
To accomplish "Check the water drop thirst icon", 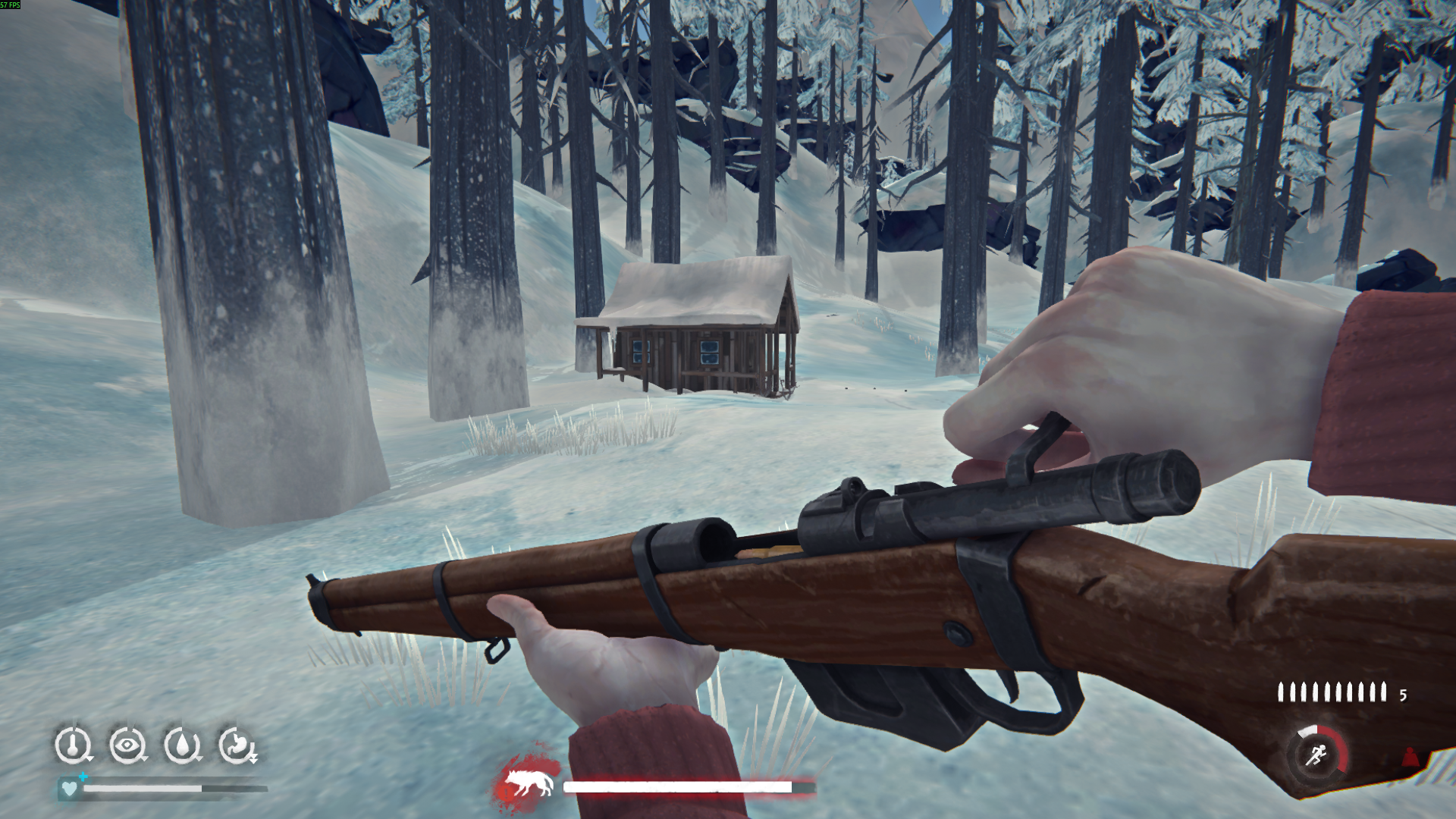I will [x=183, y=745].
